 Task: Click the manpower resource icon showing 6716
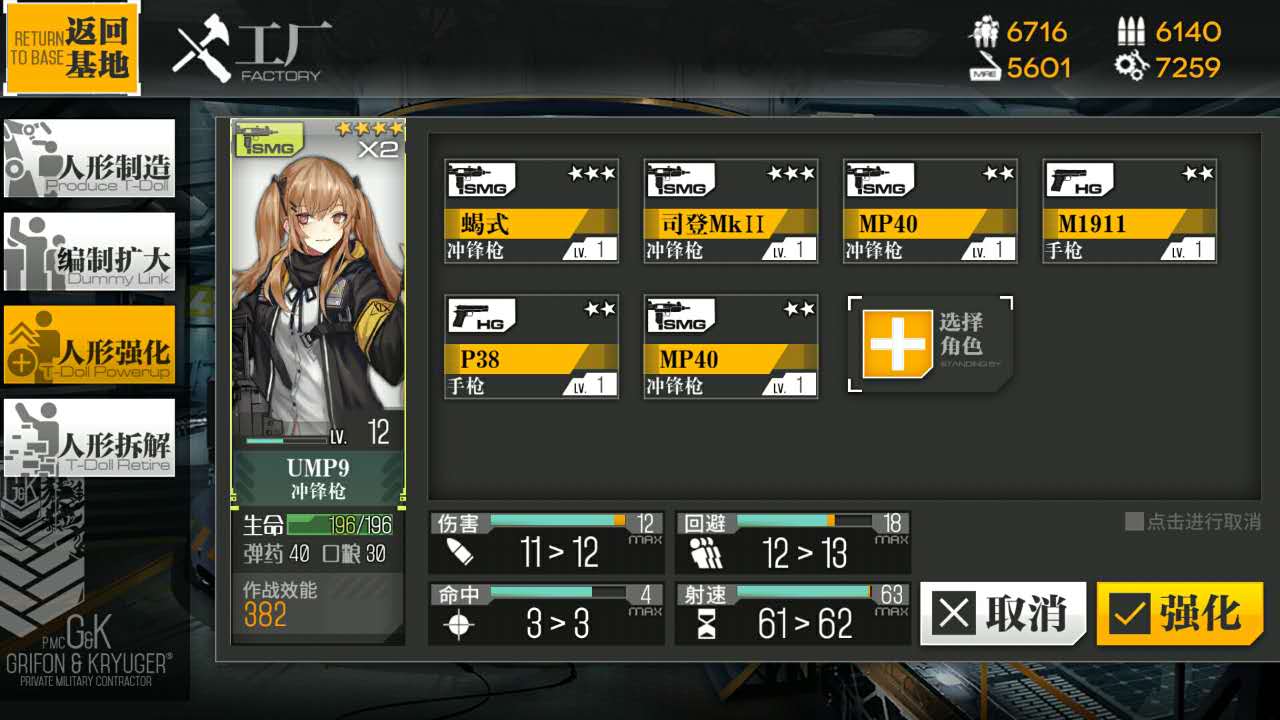[986, 31]
